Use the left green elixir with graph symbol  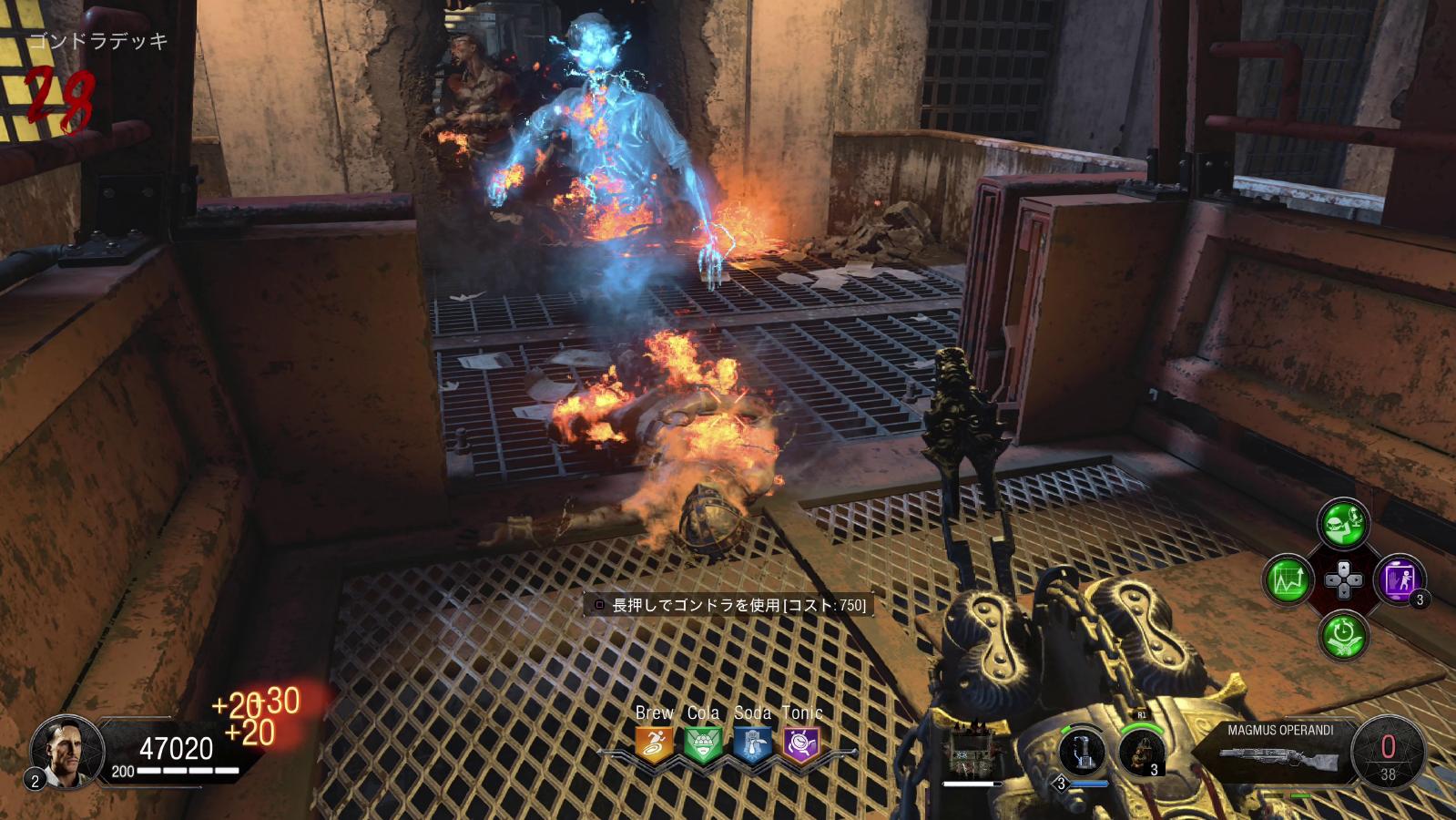1288,579
